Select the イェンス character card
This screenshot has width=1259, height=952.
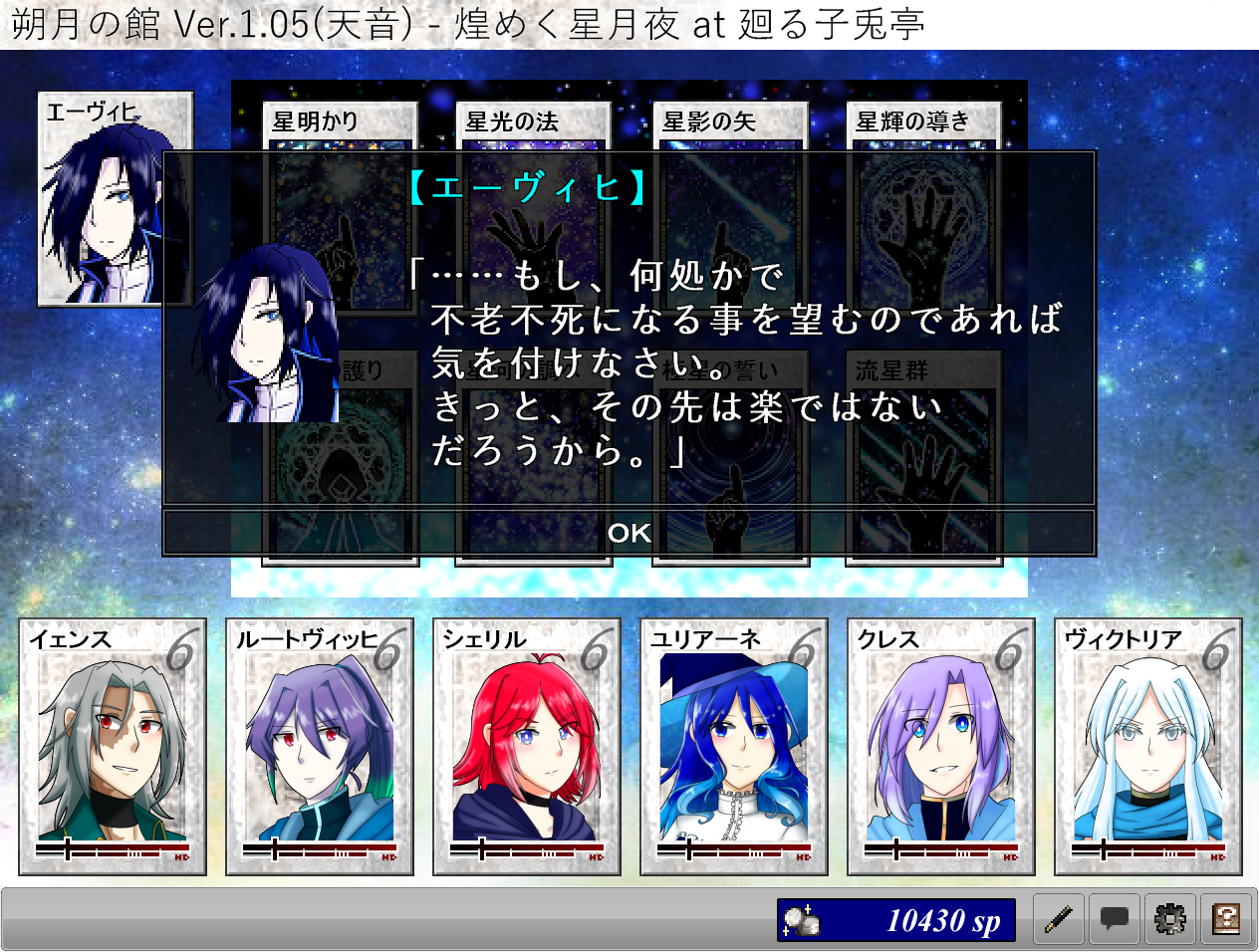[113, 746]
